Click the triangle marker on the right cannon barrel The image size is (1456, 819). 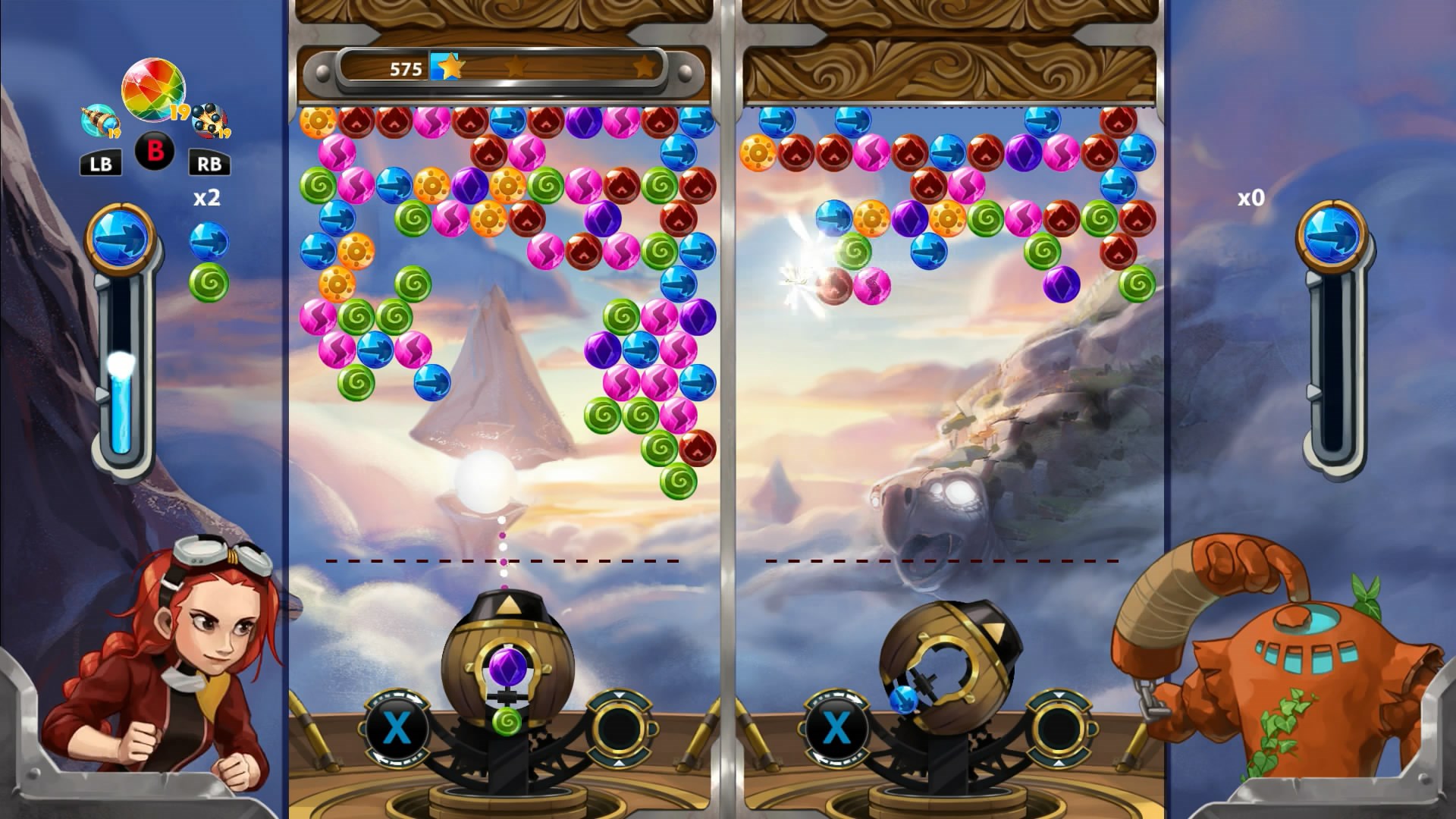pos(995,630)
